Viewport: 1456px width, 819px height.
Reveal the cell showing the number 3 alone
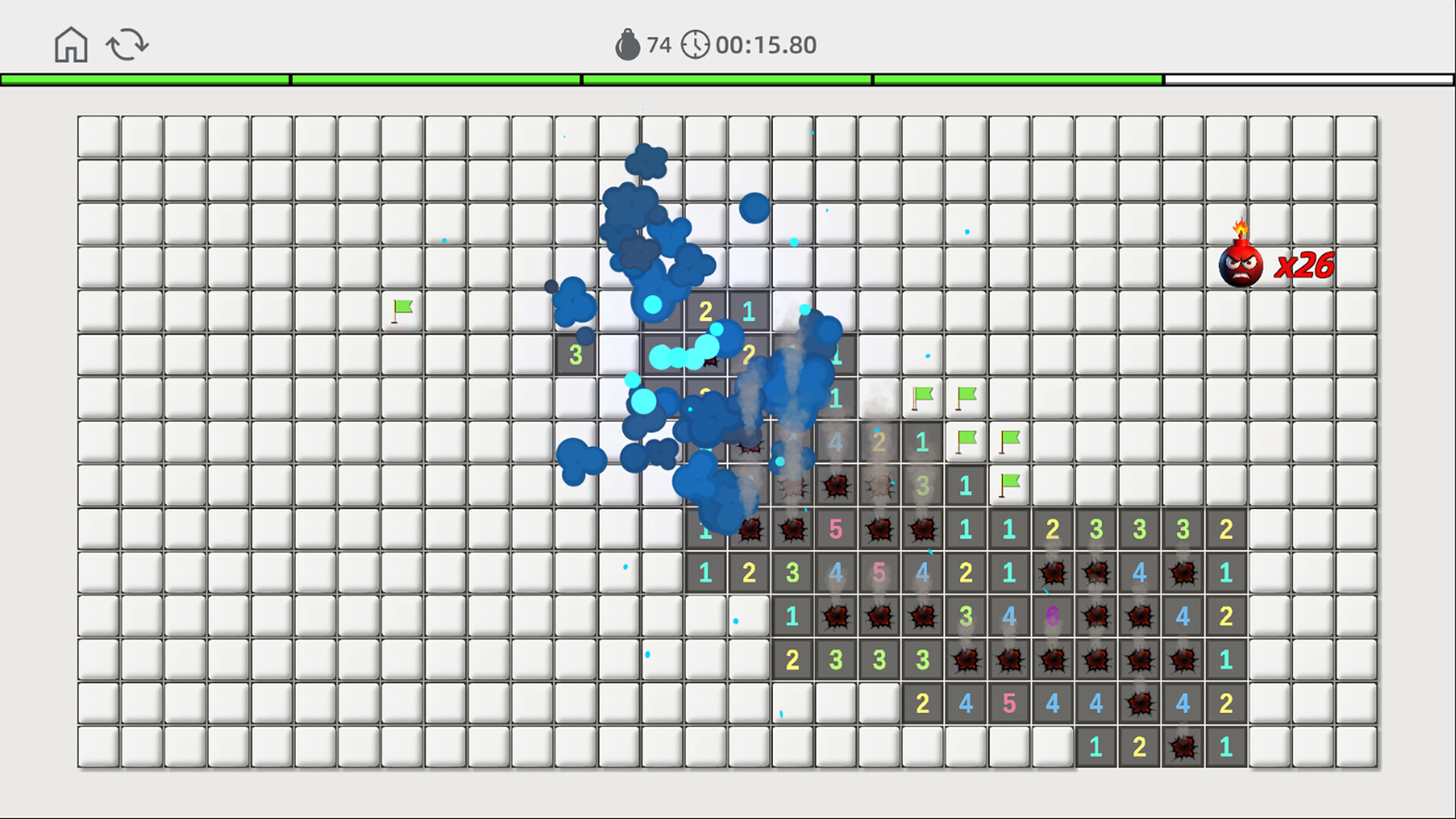point(575,353)
